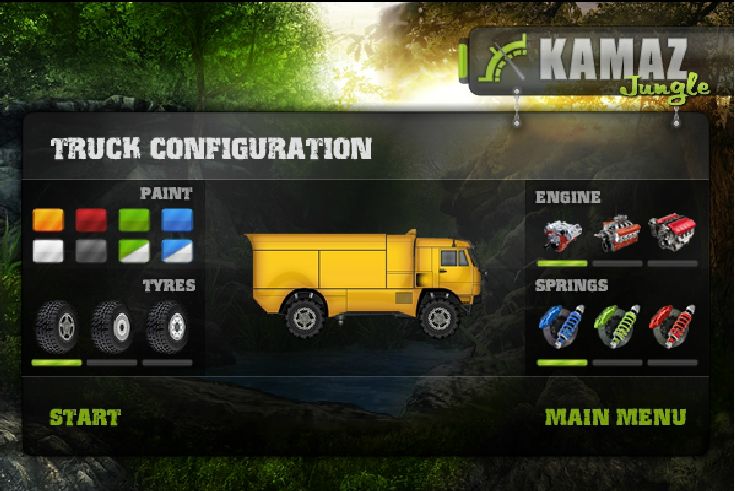Select the solid green paint swatch
The height and width of the screenshot is (491, 735).
pyautogui.click(x=134, y=220)
